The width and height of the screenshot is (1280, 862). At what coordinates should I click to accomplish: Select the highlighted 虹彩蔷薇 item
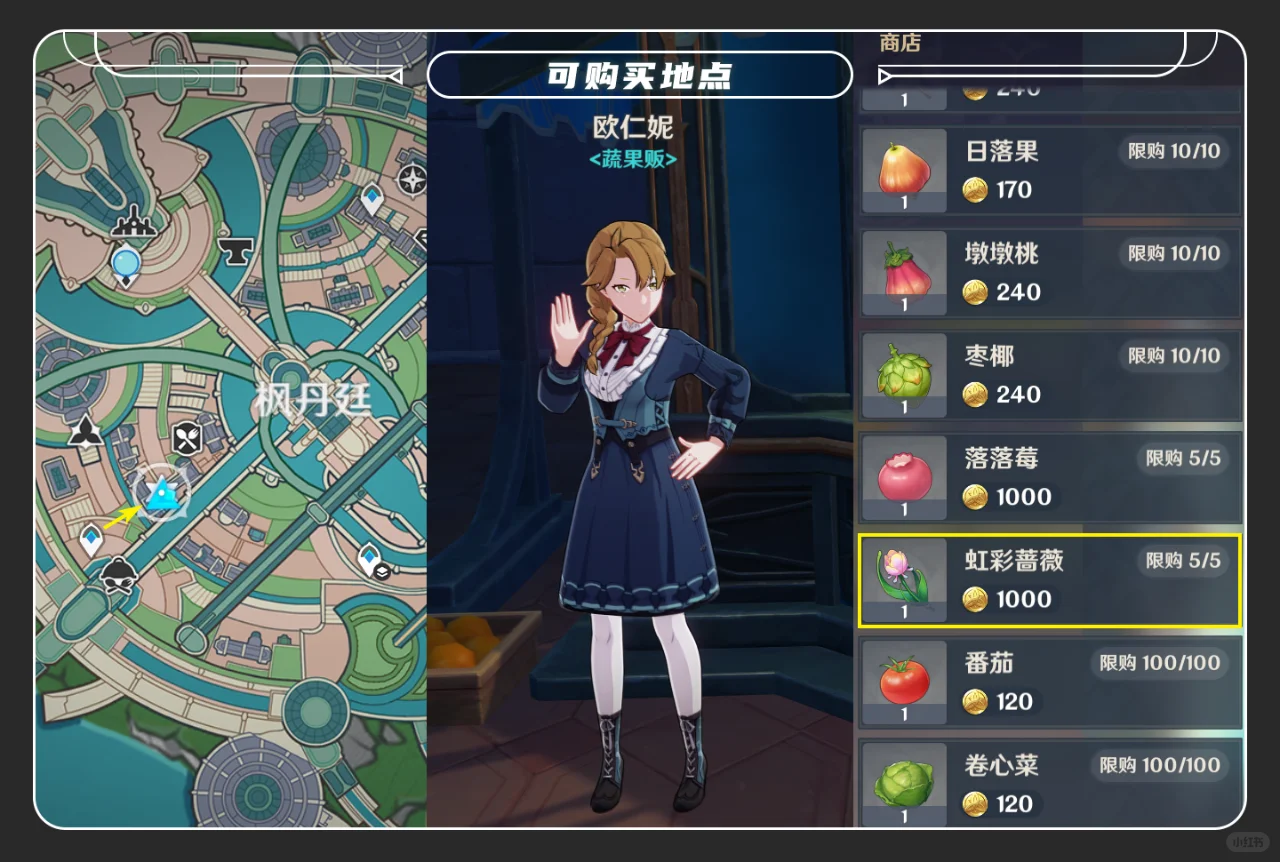(1050, 580)
